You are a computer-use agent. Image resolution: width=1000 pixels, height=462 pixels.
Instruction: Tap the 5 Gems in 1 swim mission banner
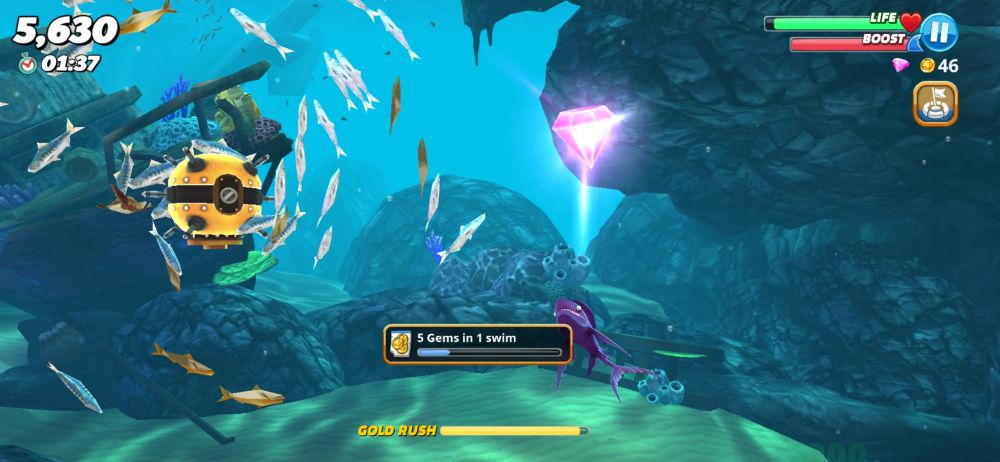478,343
